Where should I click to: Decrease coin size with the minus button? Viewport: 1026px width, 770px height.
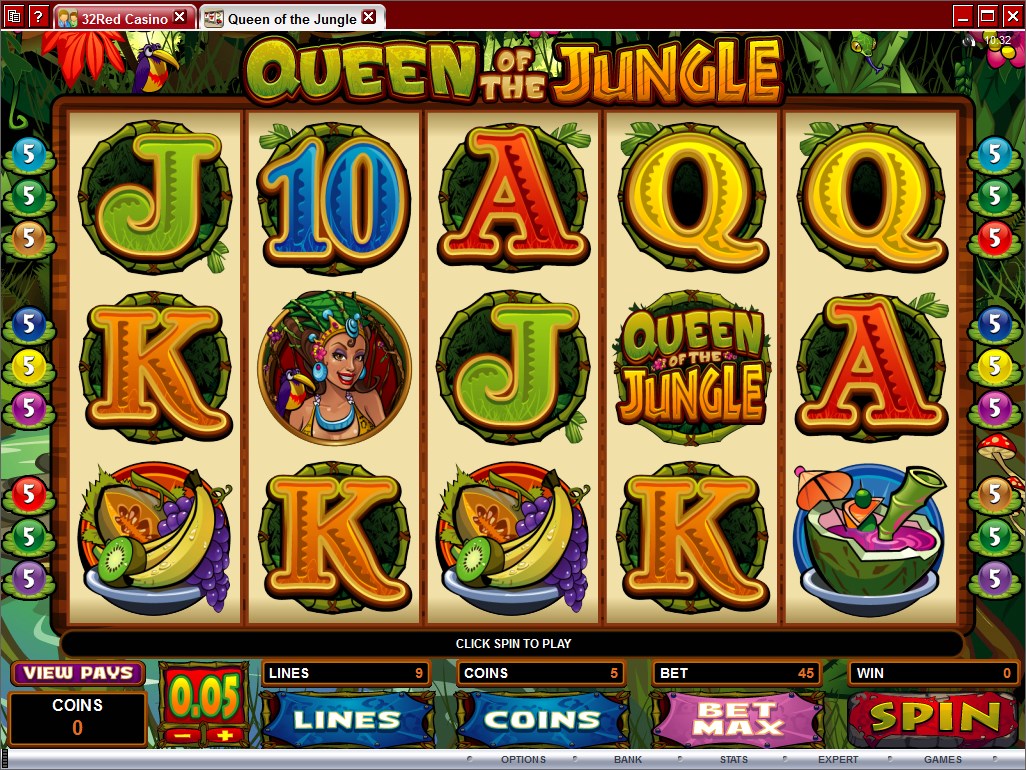click(183, 736)
